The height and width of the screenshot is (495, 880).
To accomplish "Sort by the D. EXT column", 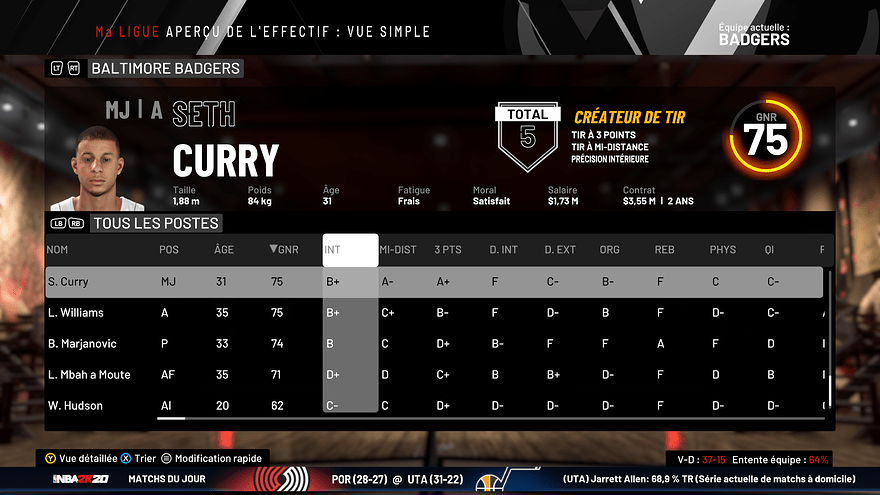I will [560, 250].
